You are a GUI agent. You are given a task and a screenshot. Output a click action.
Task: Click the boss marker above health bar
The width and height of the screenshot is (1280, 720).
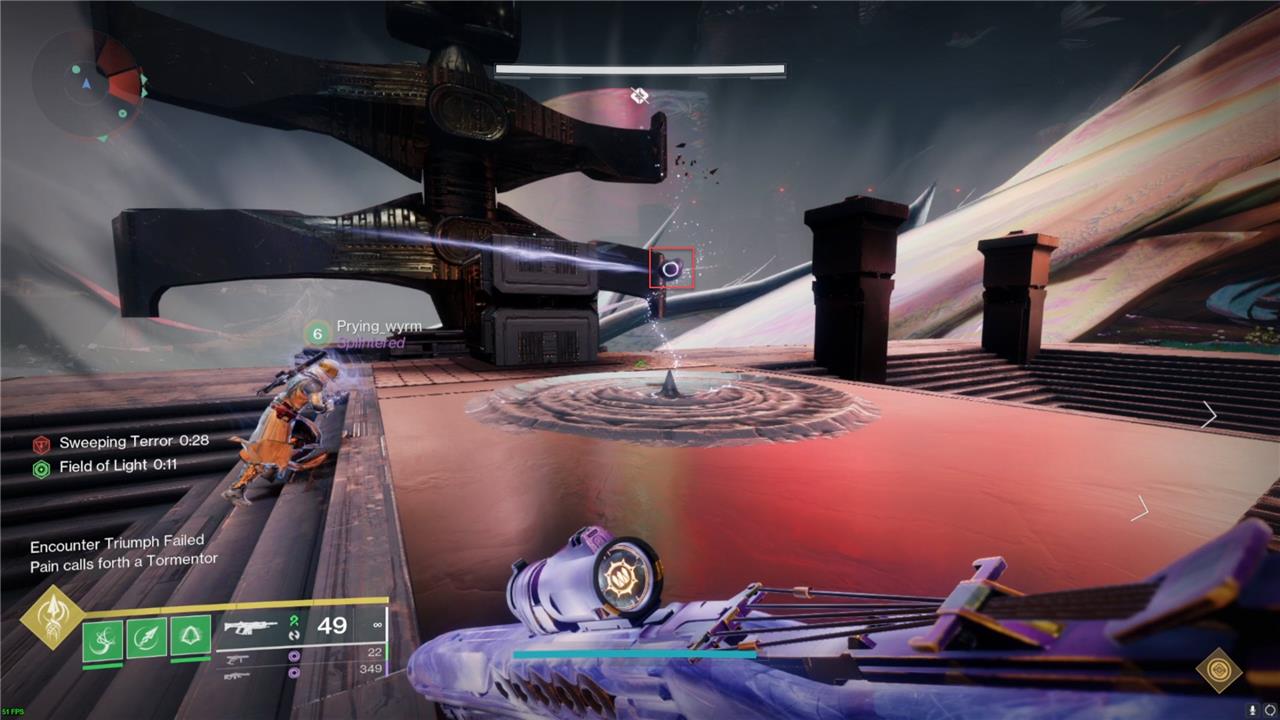(640, 96)
